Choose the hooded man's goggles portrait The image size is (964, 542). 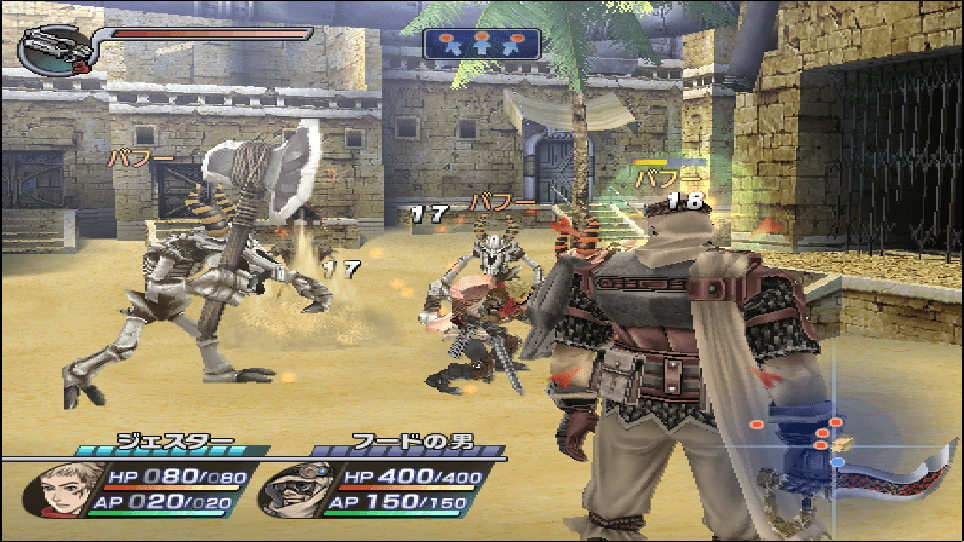click(x=288, y=489)
